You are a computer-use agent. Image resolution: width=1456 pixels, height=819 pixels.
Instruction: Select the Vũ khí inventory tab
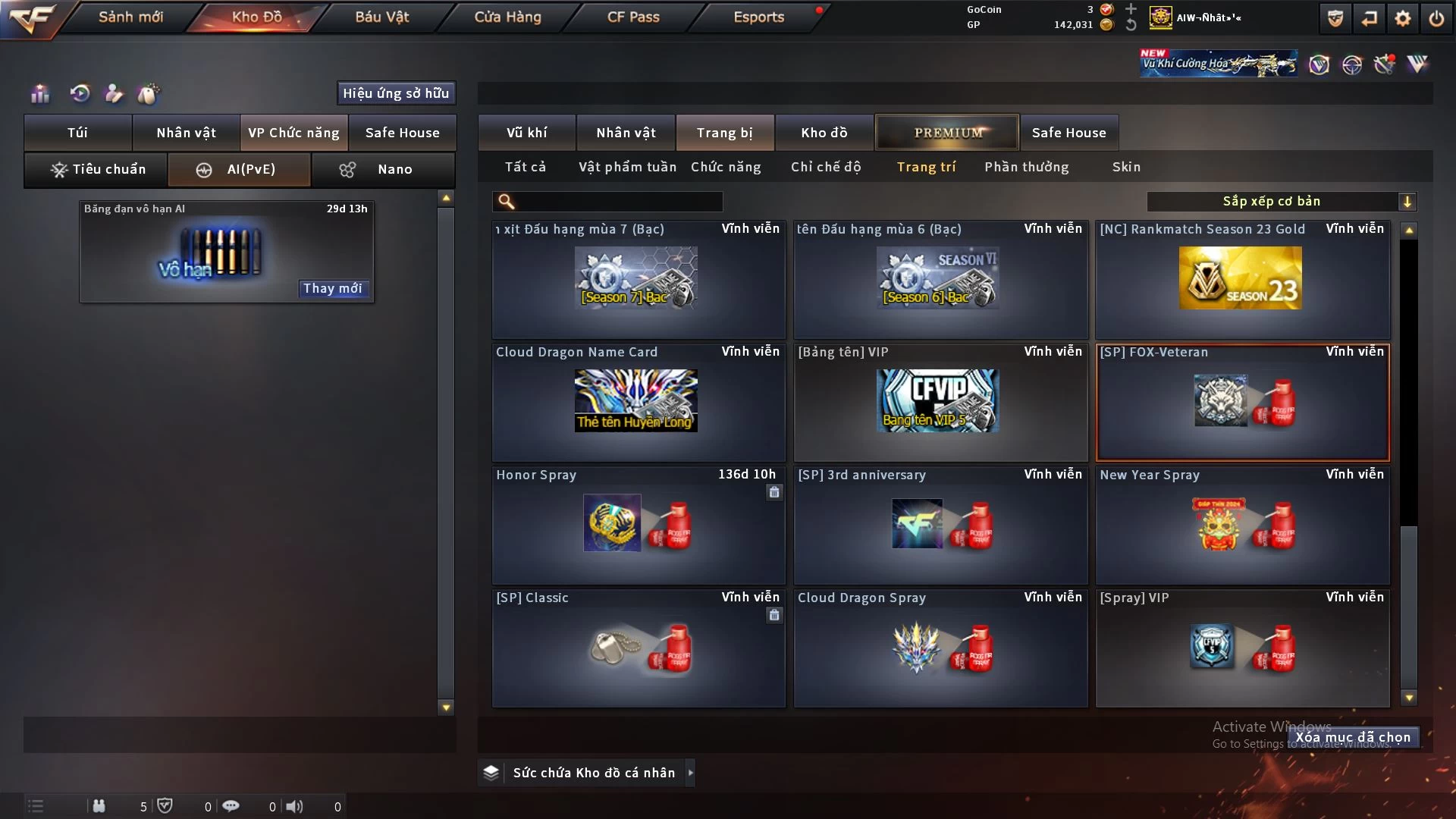pyautogui.click(x=526, y=133)
